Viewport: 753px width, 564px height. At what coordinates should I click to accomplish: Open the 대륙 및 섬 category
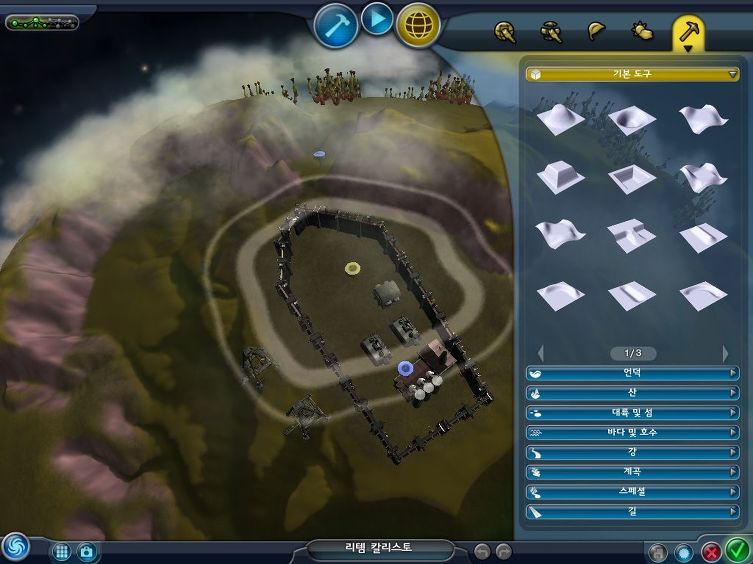point(632,413)
